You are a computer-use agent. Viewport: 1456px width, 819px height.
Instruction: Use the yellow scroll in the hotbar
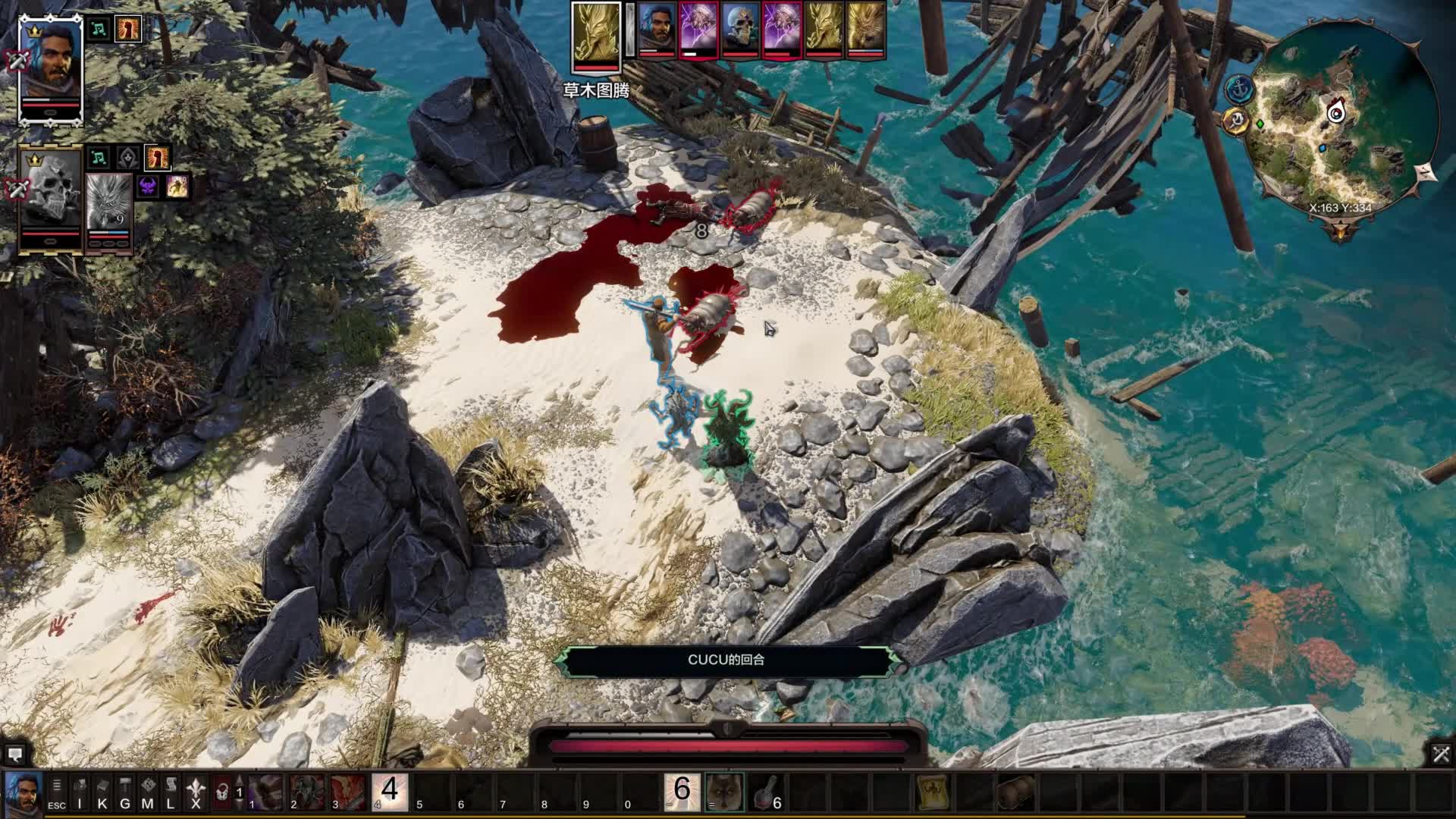931,792
